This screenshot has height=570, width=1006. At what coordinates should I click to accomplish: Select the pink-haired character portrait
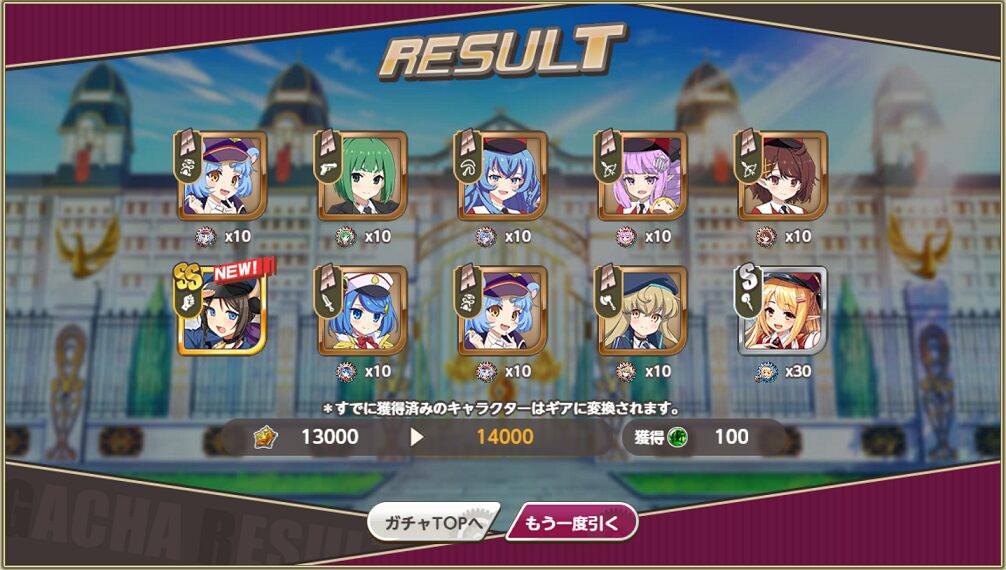pyautogui.click(x=642, y=176)
